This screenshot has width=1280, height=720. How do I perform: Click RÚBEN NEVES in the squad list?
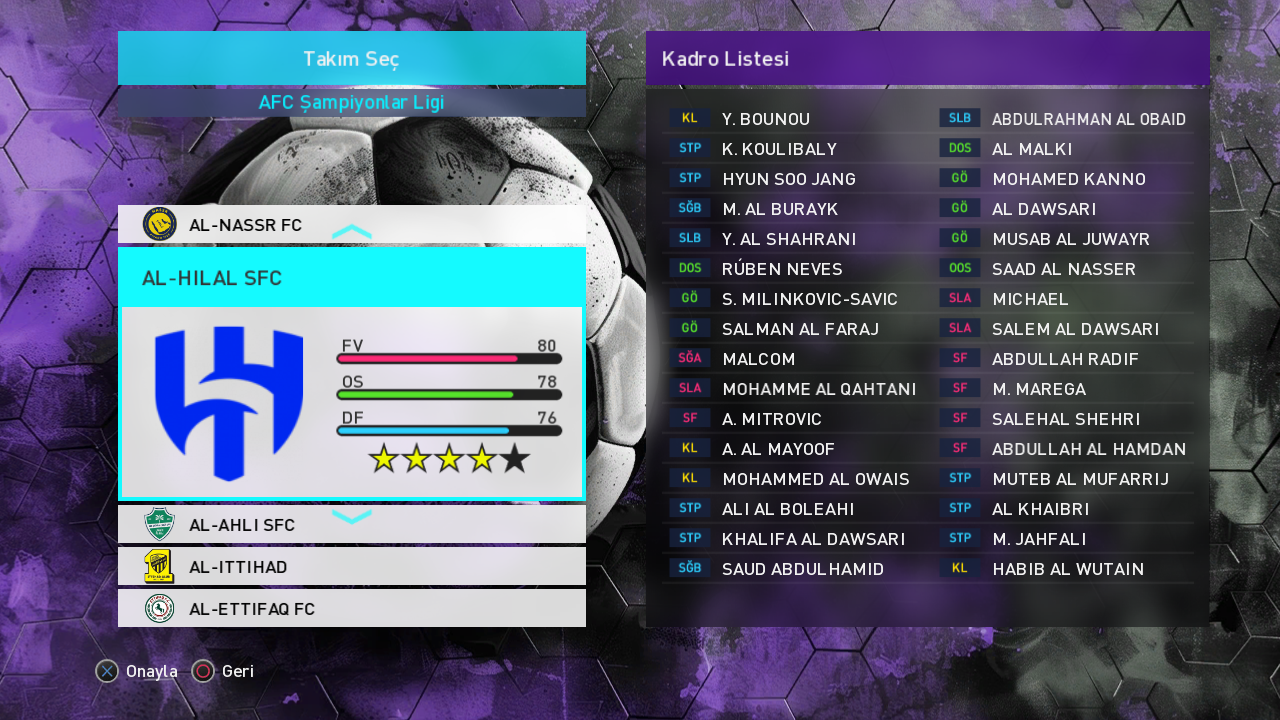[782, 269]
